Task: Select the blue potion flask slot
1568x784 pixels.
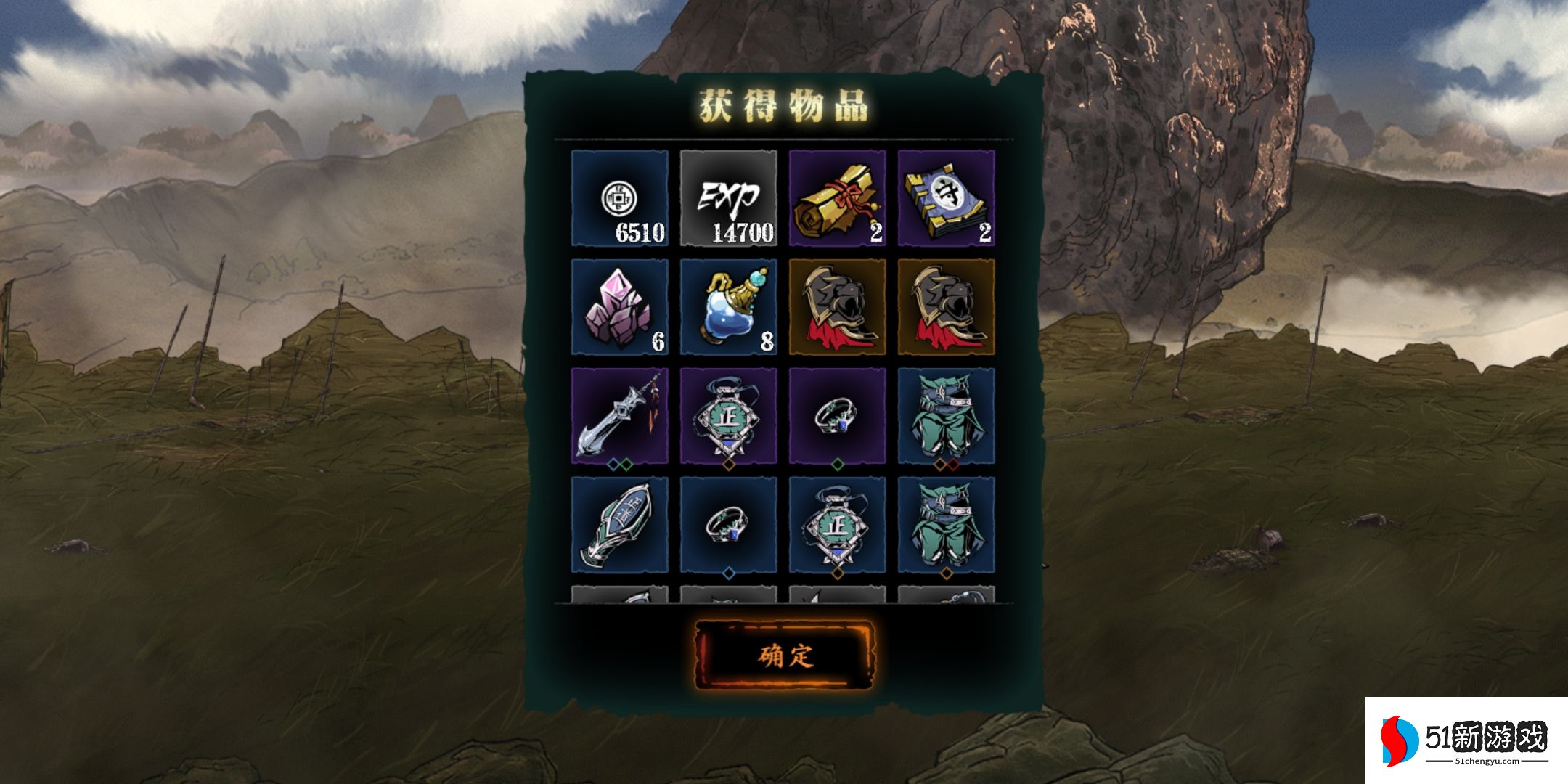Action: [728, 307]
